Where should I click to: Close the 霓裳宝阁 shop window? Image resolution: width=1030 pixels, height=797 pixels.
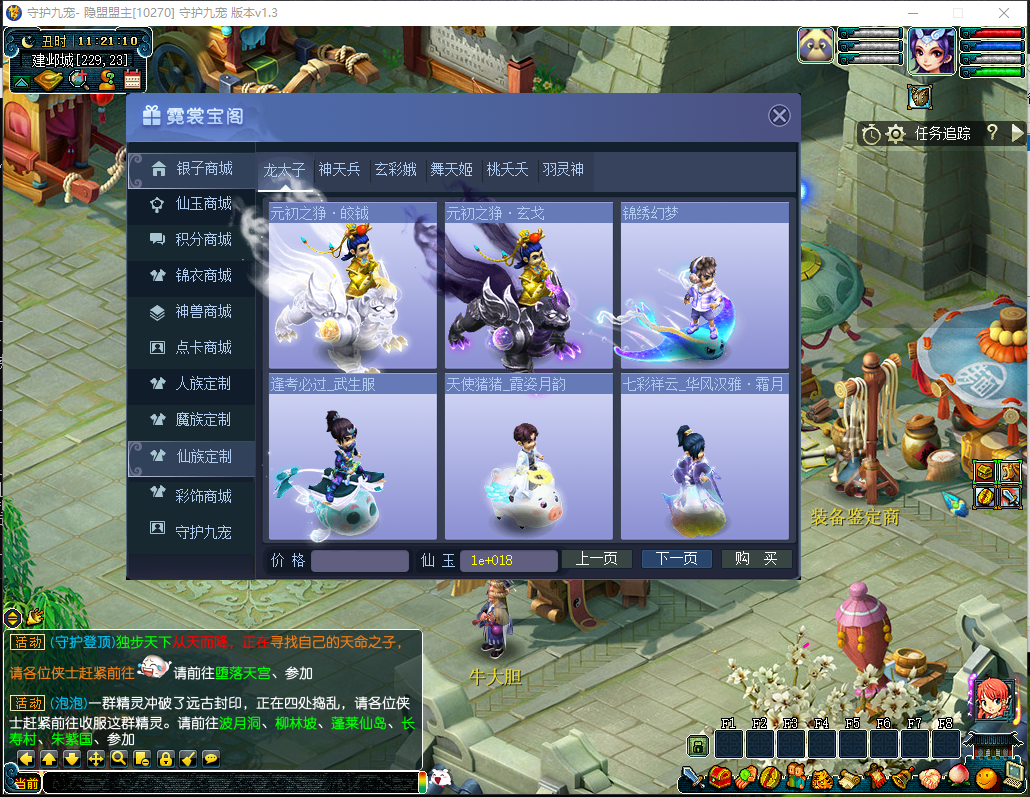click(x=779, y=116)
